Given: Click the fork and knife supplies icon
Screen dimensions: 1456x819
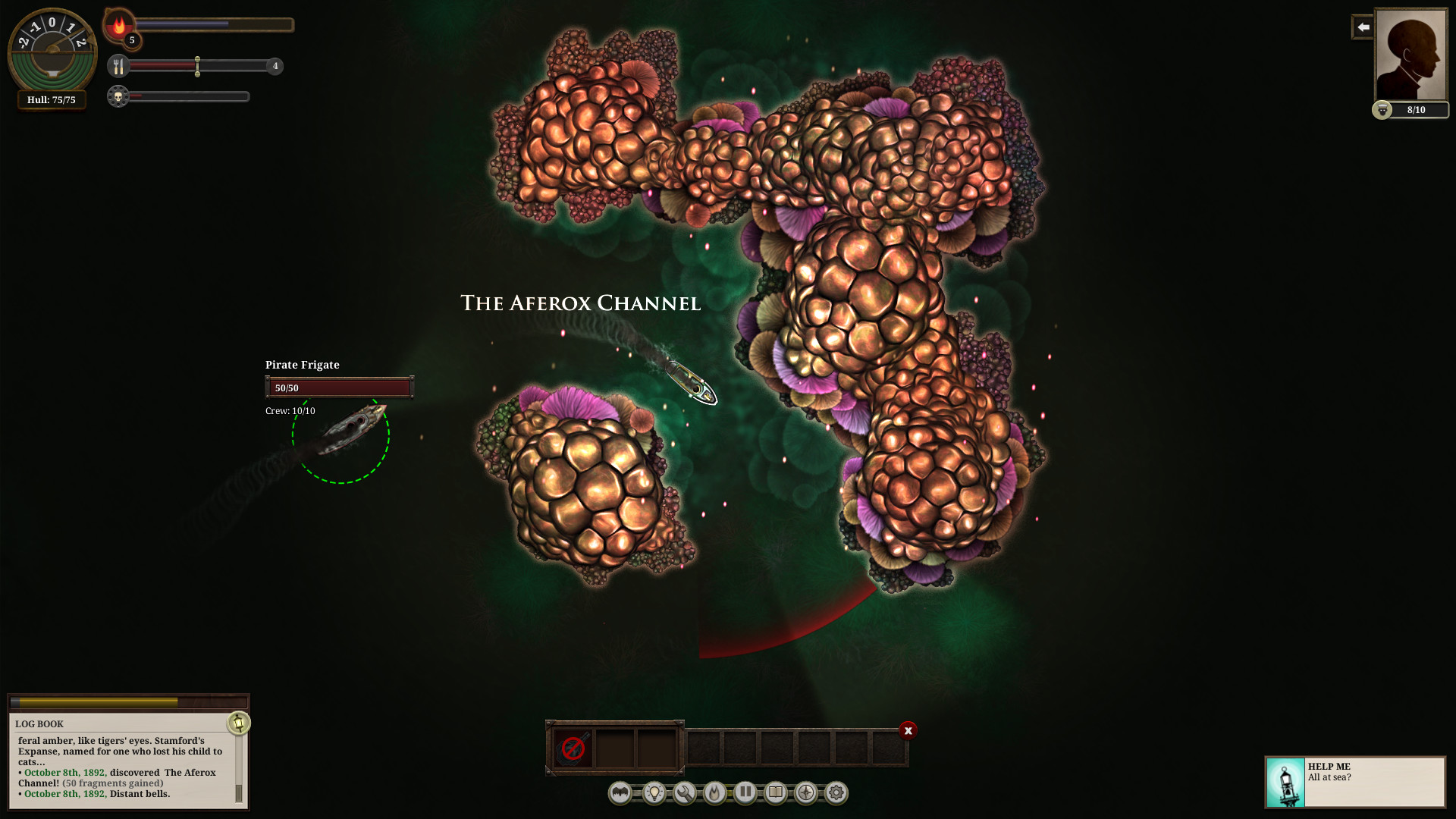Looking at the screenshot, I should tap(118, 67).
